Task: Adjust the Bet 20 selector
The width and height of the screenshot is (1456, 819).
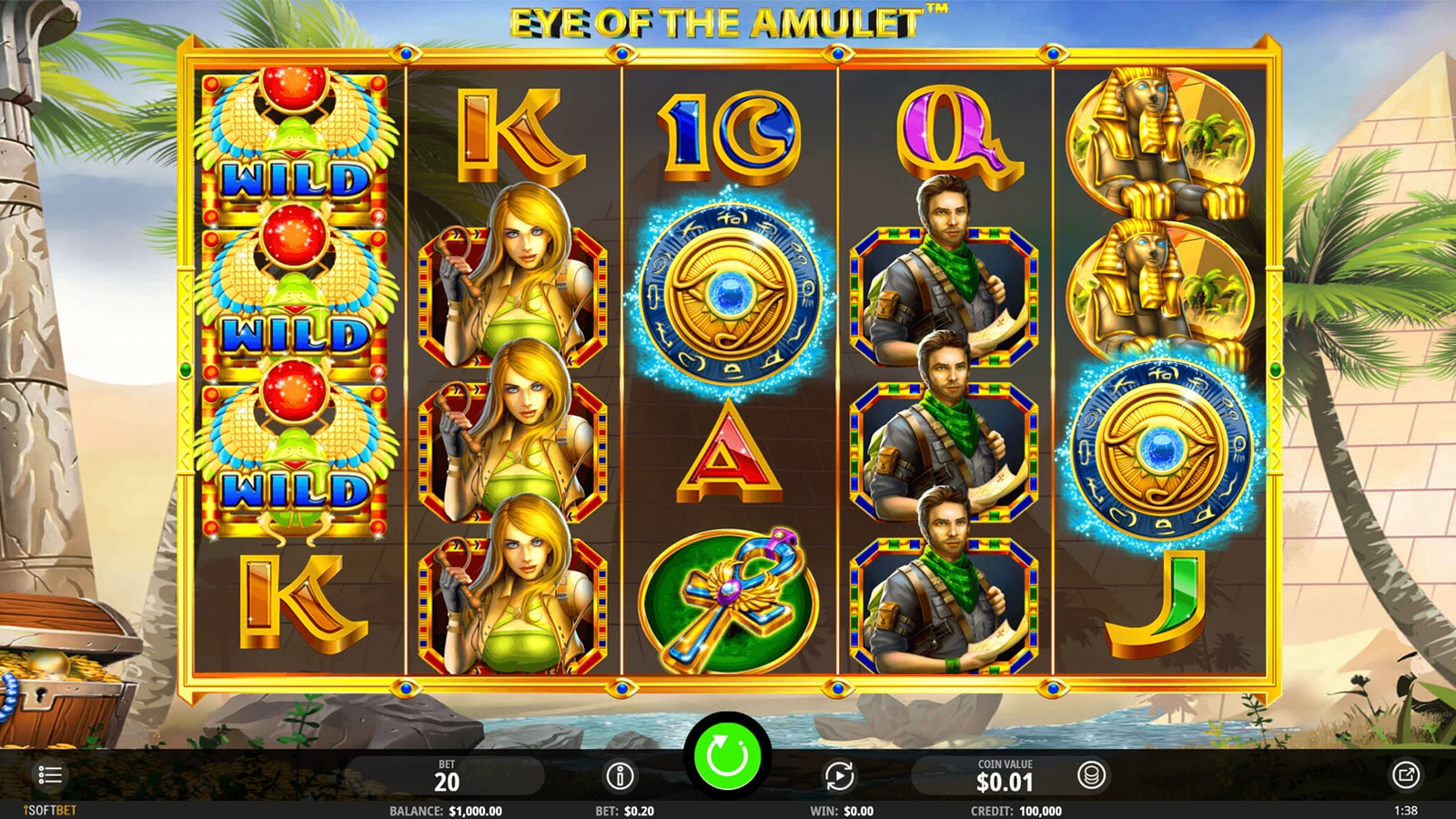Action: click(x=447, y=776)
